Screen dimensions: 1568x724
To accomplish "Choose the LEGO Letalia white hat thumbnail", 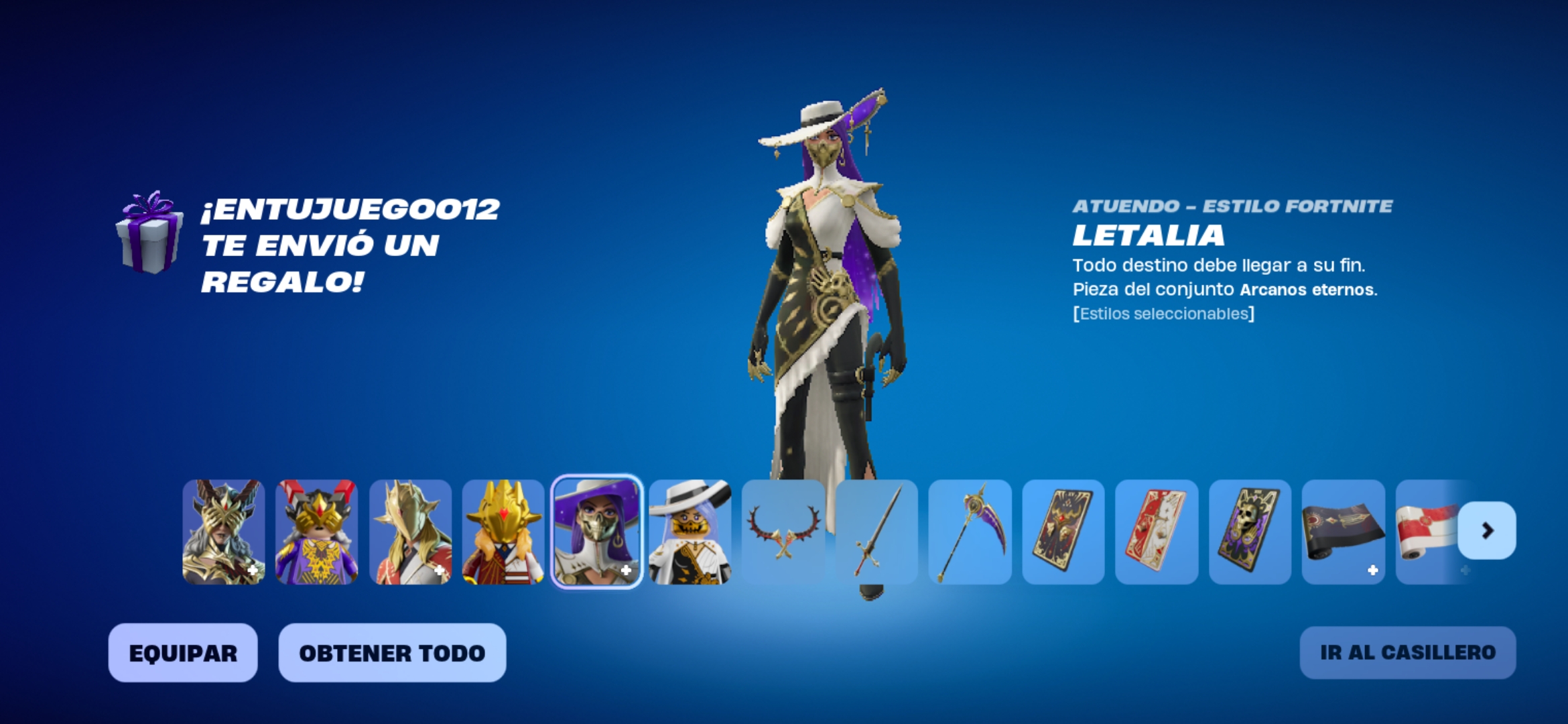I will (x=690, y=532).
